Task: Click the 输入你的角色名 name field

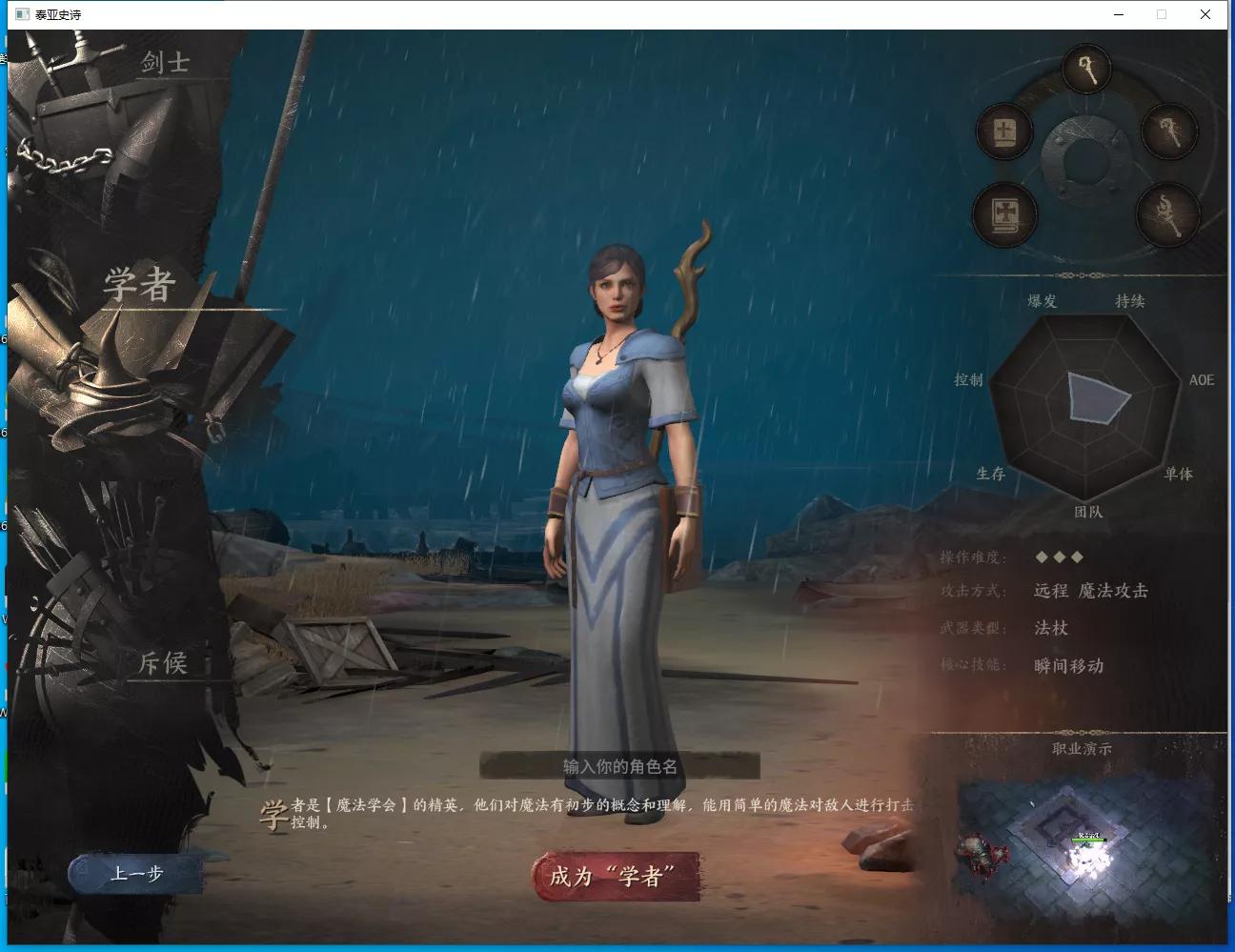Action: (619, 766)
